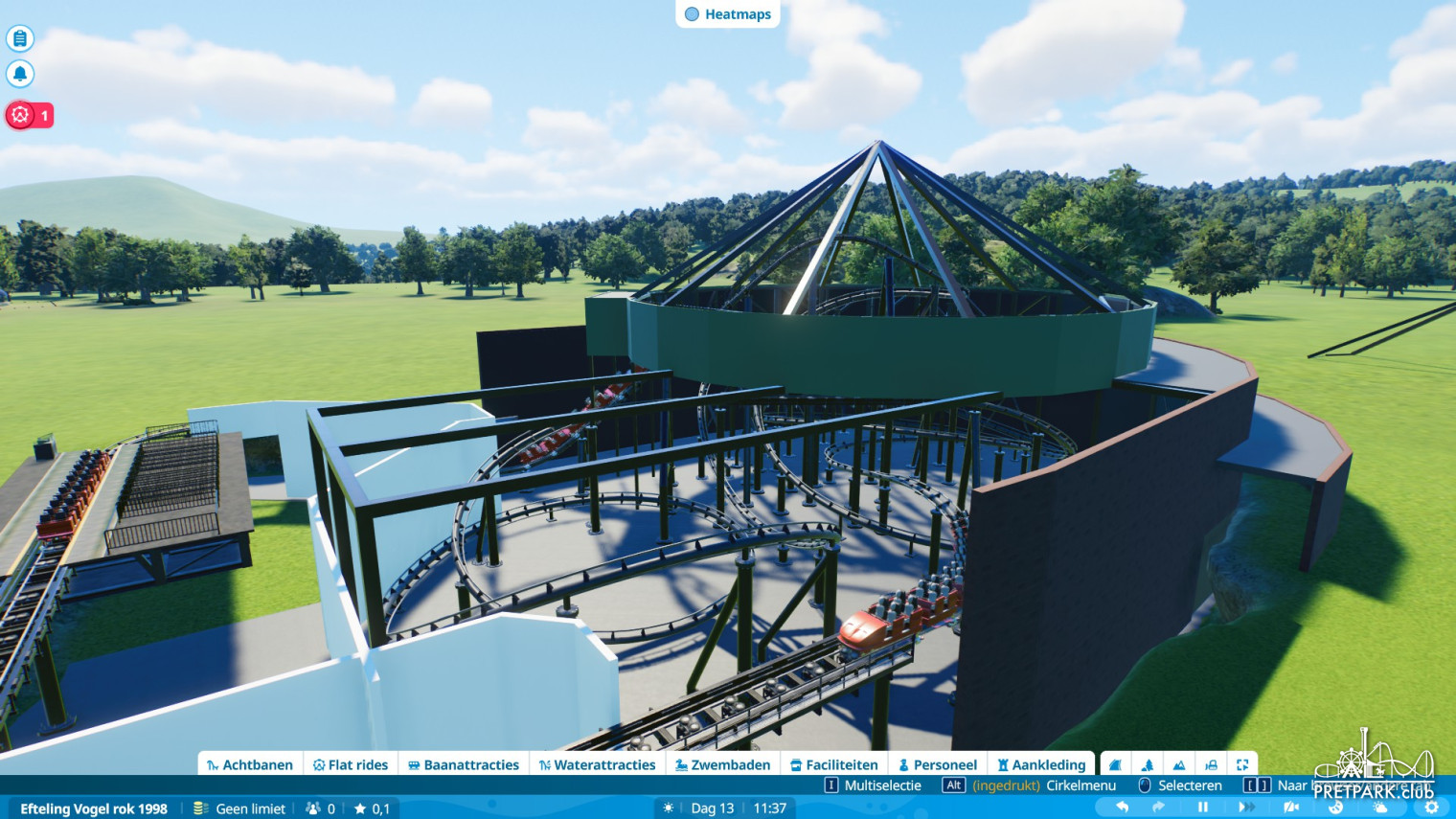Open the bell notifications icon

[20, 74]
